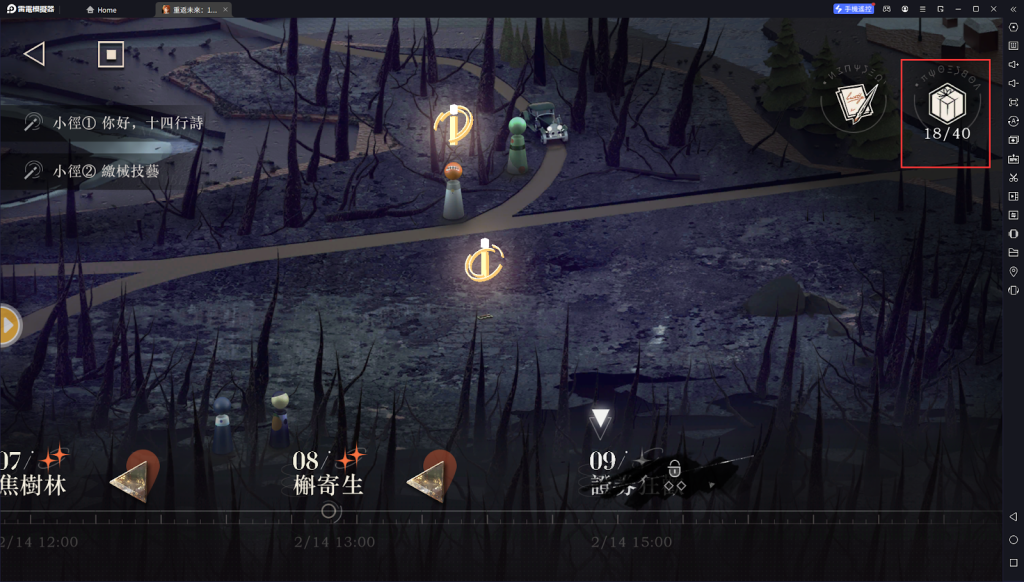Select the lower golden stage node marker
Screen dimensions: 1024x582
tap(484, 261)
